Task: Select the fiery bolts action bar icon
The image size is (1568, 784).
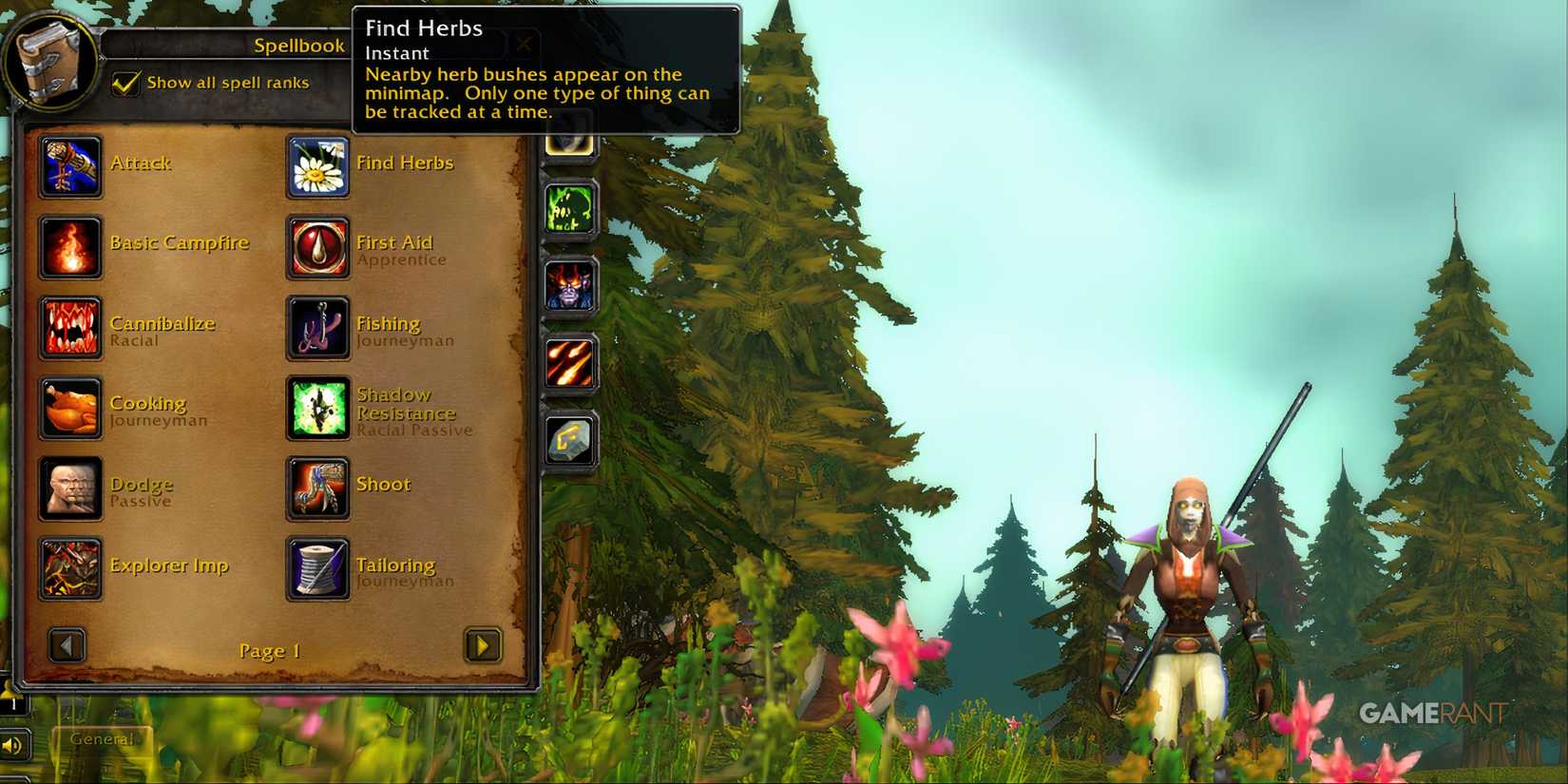Action: pyautogui.click(x=568, y=362)
